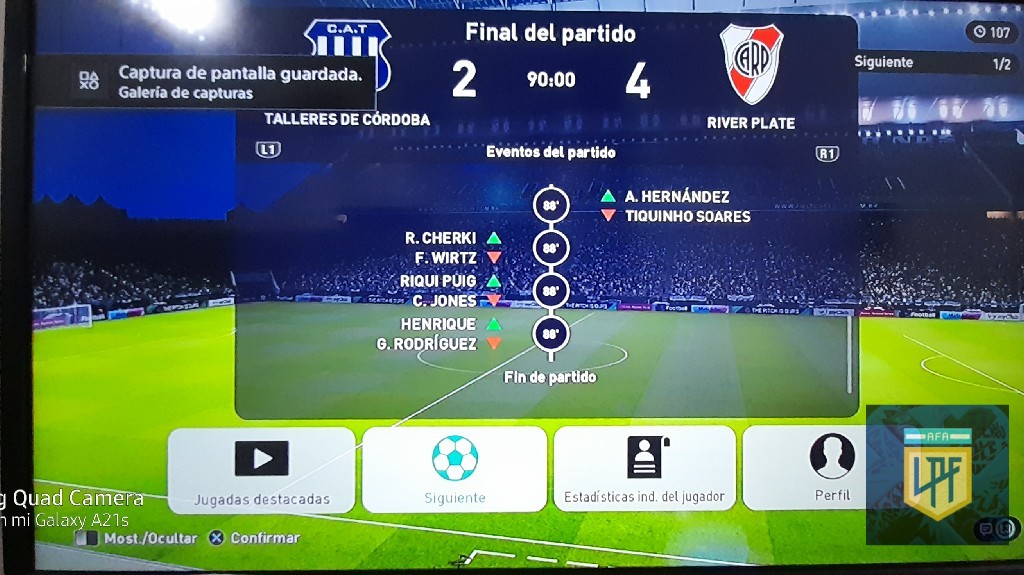The height and width of the screenshot is (575, 1024).
Task: Click the River Plate crest
Action: tap(751, 63)
